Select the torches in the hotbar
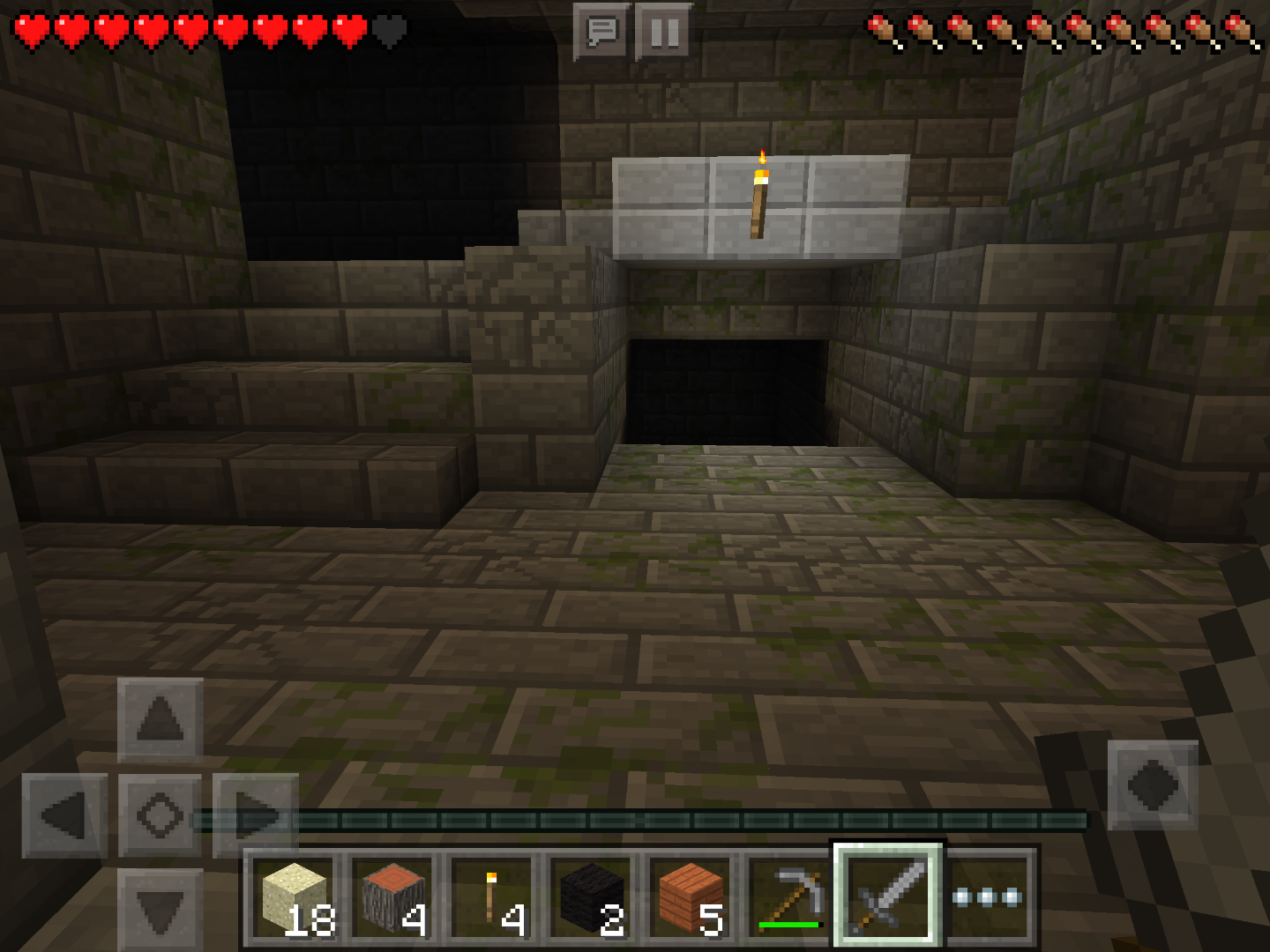The height and width of the screenshot is (952, 1270). (493, 899)
